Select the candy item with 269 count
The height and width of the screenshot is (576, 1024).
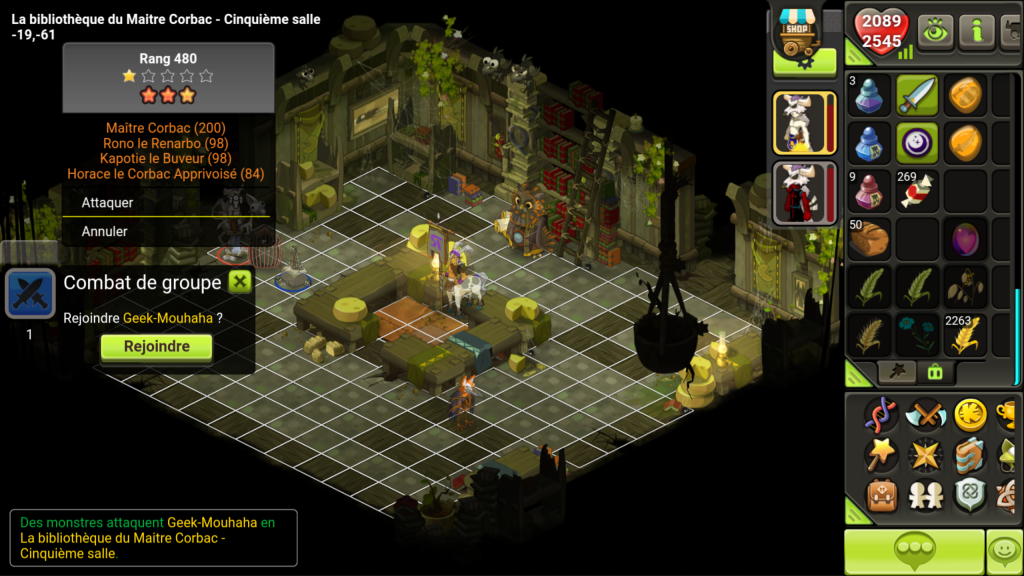click(917, 190)
